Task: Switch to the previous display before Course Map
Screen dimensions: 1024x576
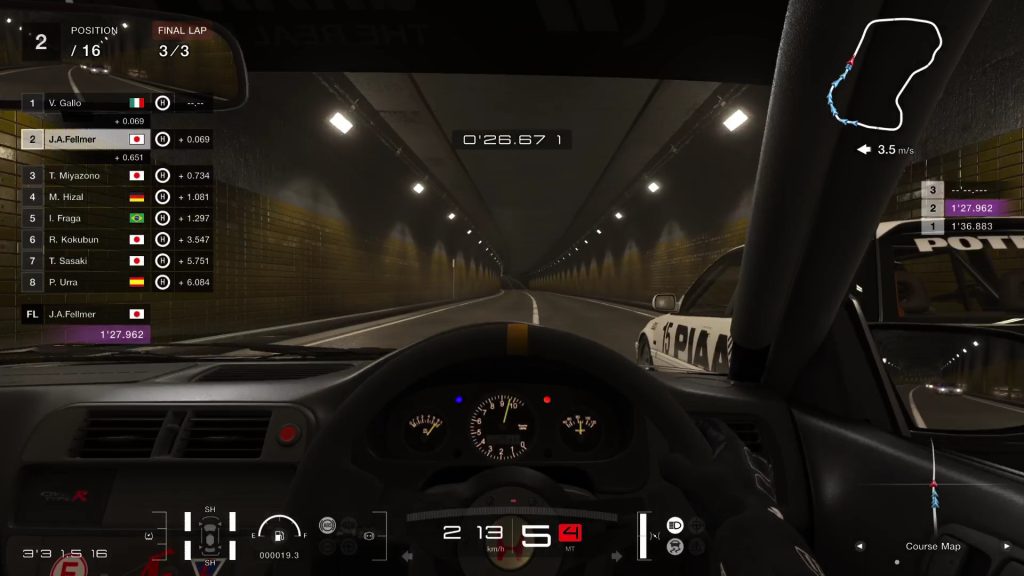Action: (860, 547)
